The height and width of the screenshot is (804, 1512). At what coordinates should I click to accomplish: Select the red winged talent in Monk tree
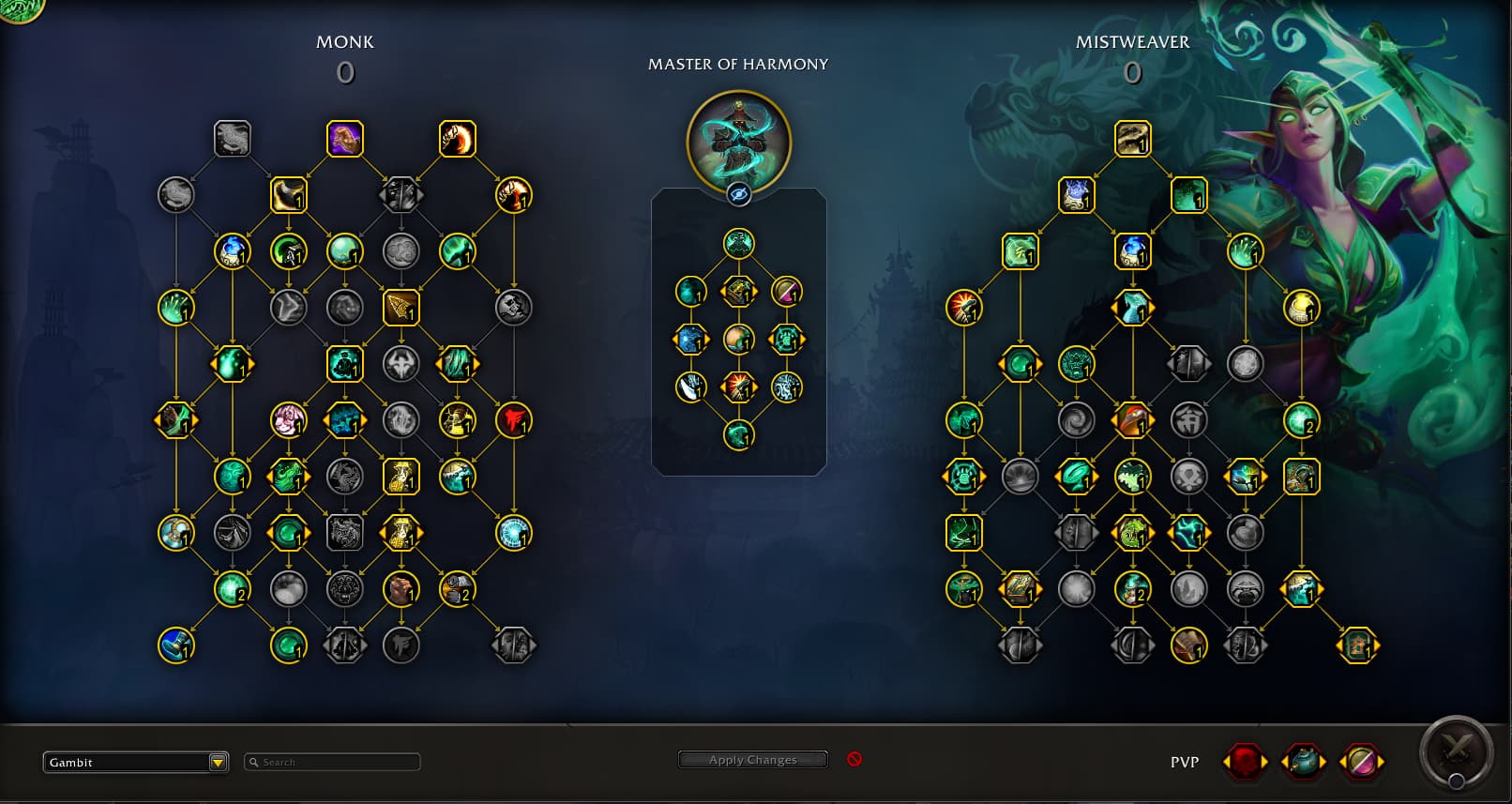coord(514,420)
